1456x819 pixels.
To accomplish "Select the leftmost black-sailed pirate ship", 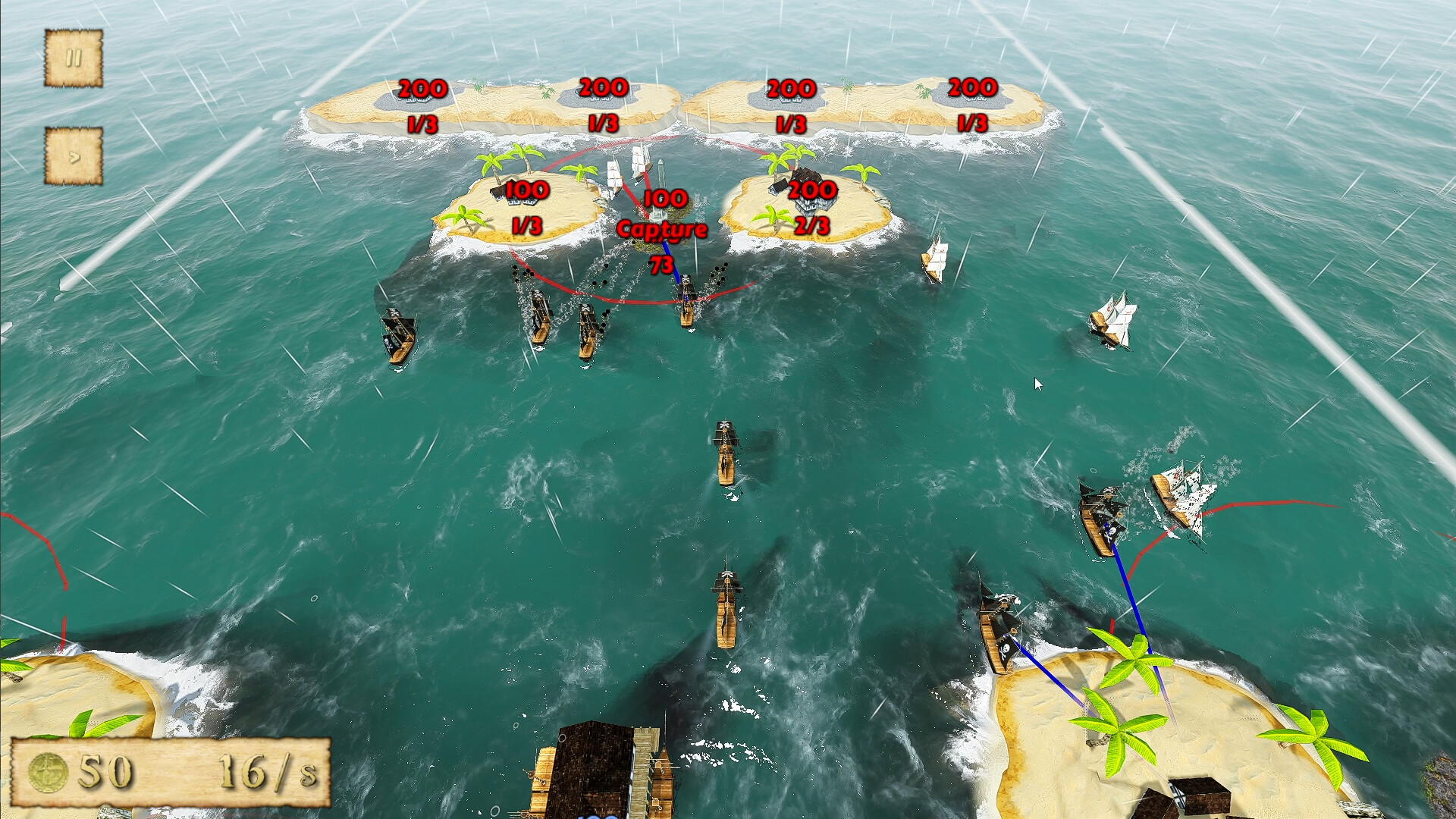I will coord(397,334).
